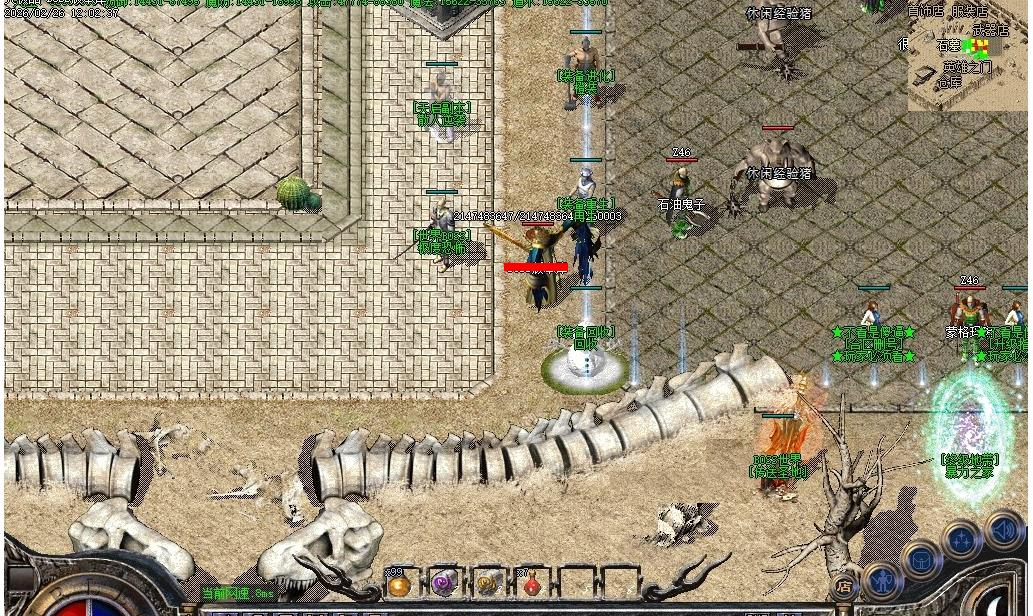Open the minimap in the corner

[x=967, y=55]
